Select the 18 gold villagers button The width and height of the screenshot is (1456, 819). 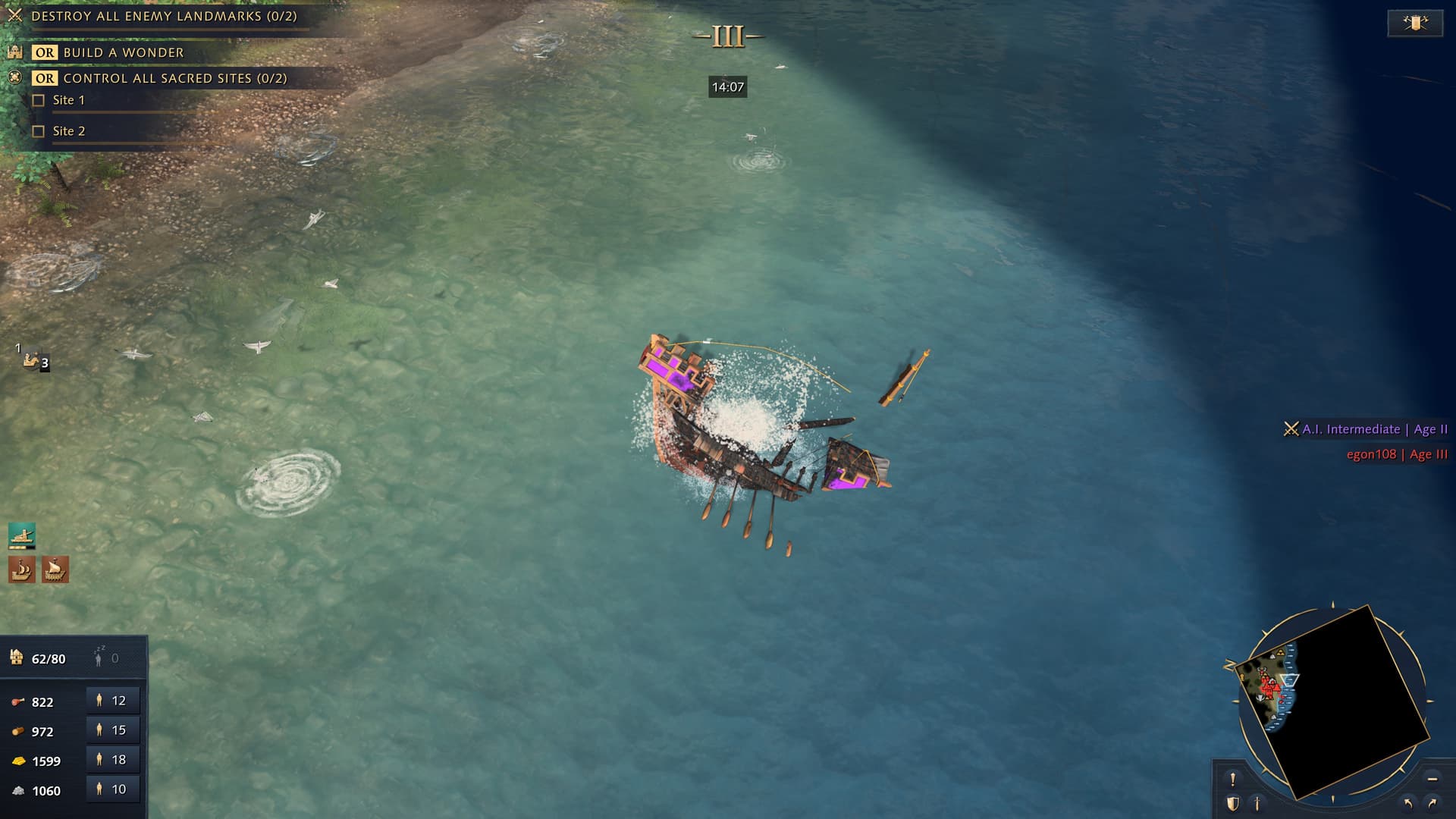[x=112, y=760]
